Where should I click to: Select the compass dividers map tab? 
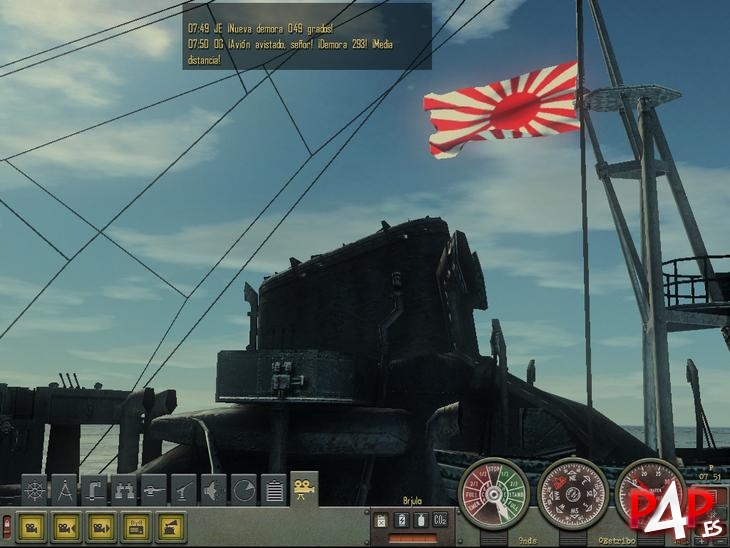(65, 491)
